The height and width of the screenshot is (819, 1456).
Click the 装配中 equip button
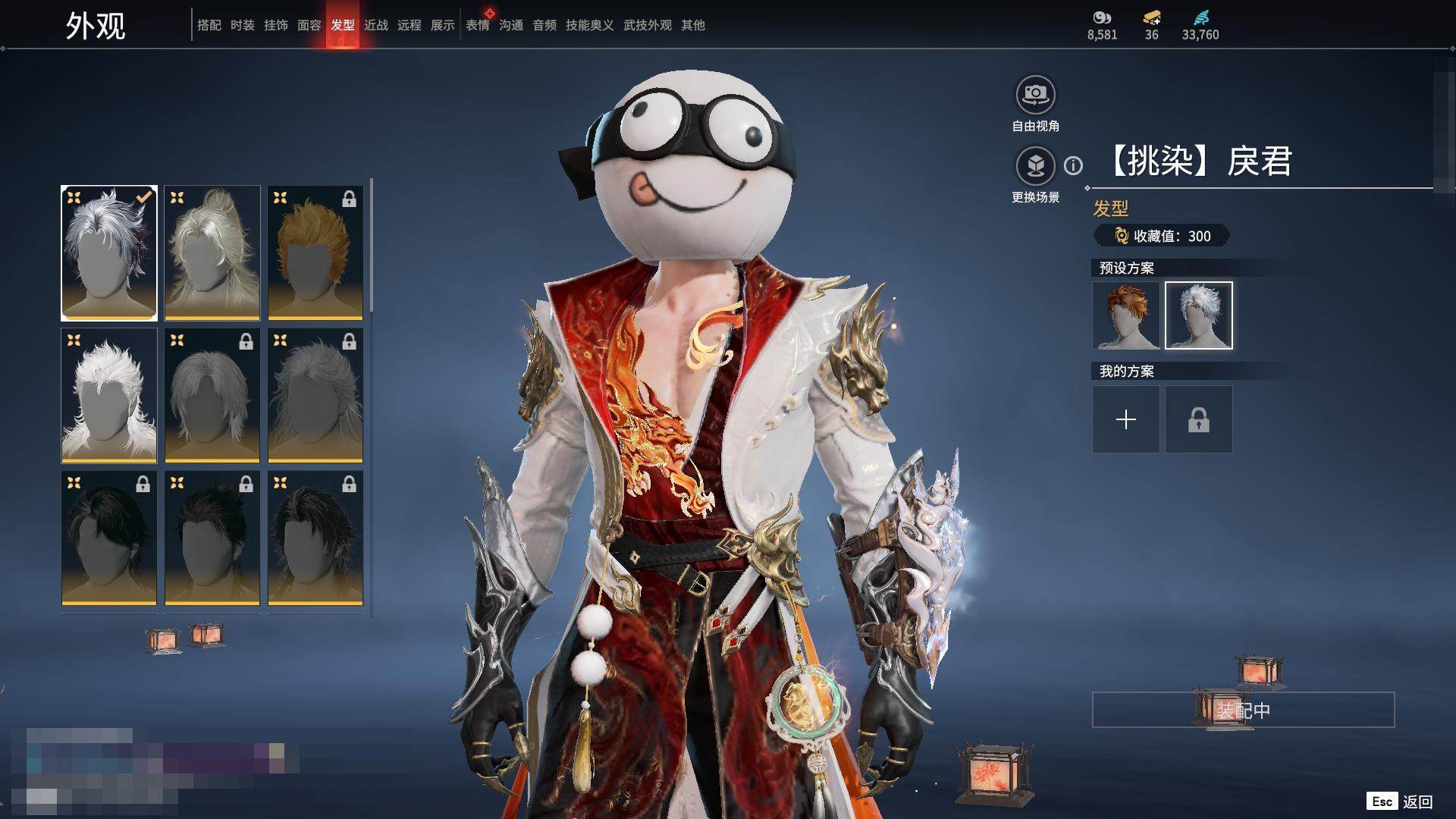(x=1243, y=710)
